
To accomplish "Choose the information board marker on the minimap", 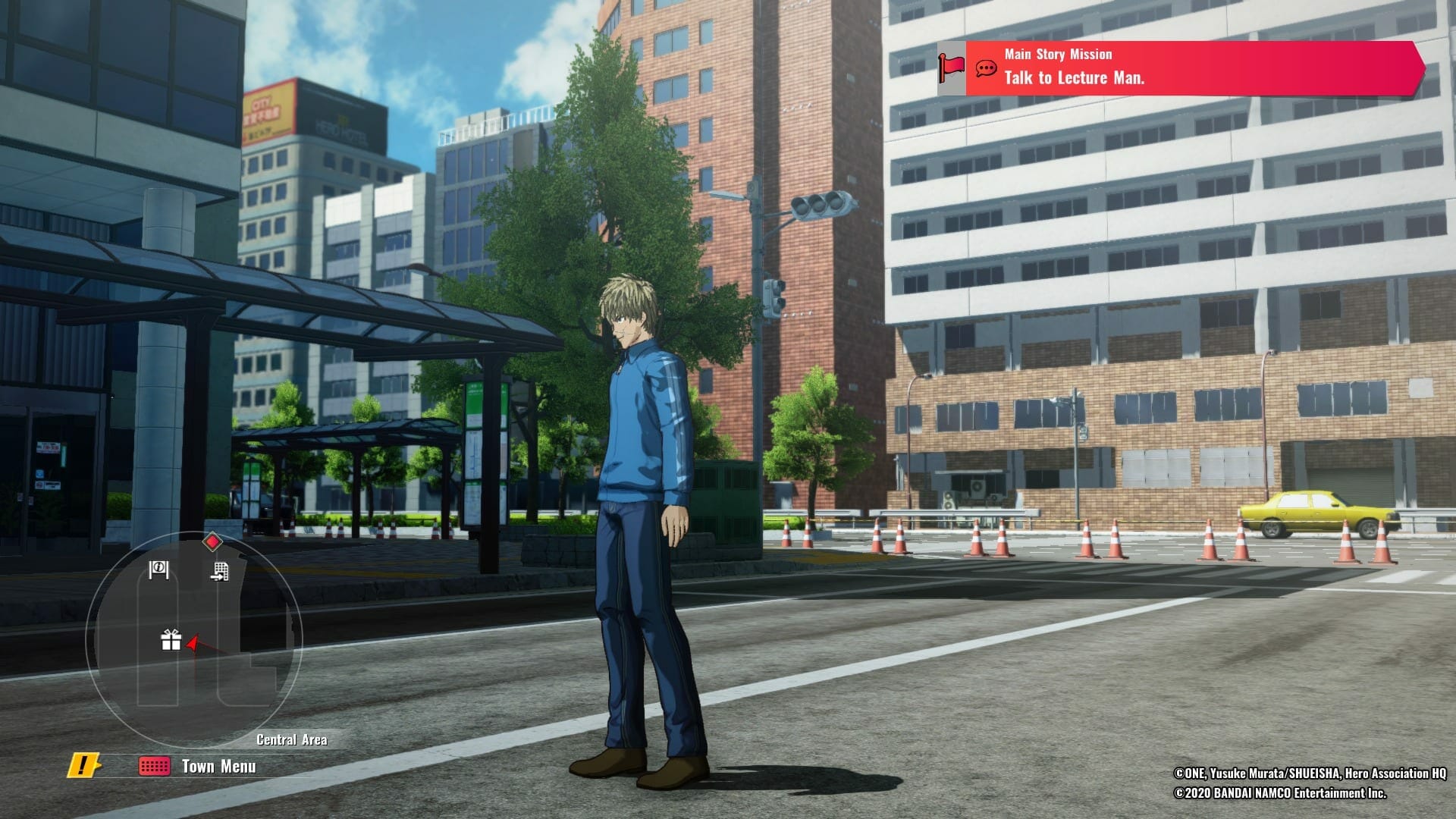I will coord(158,570).
